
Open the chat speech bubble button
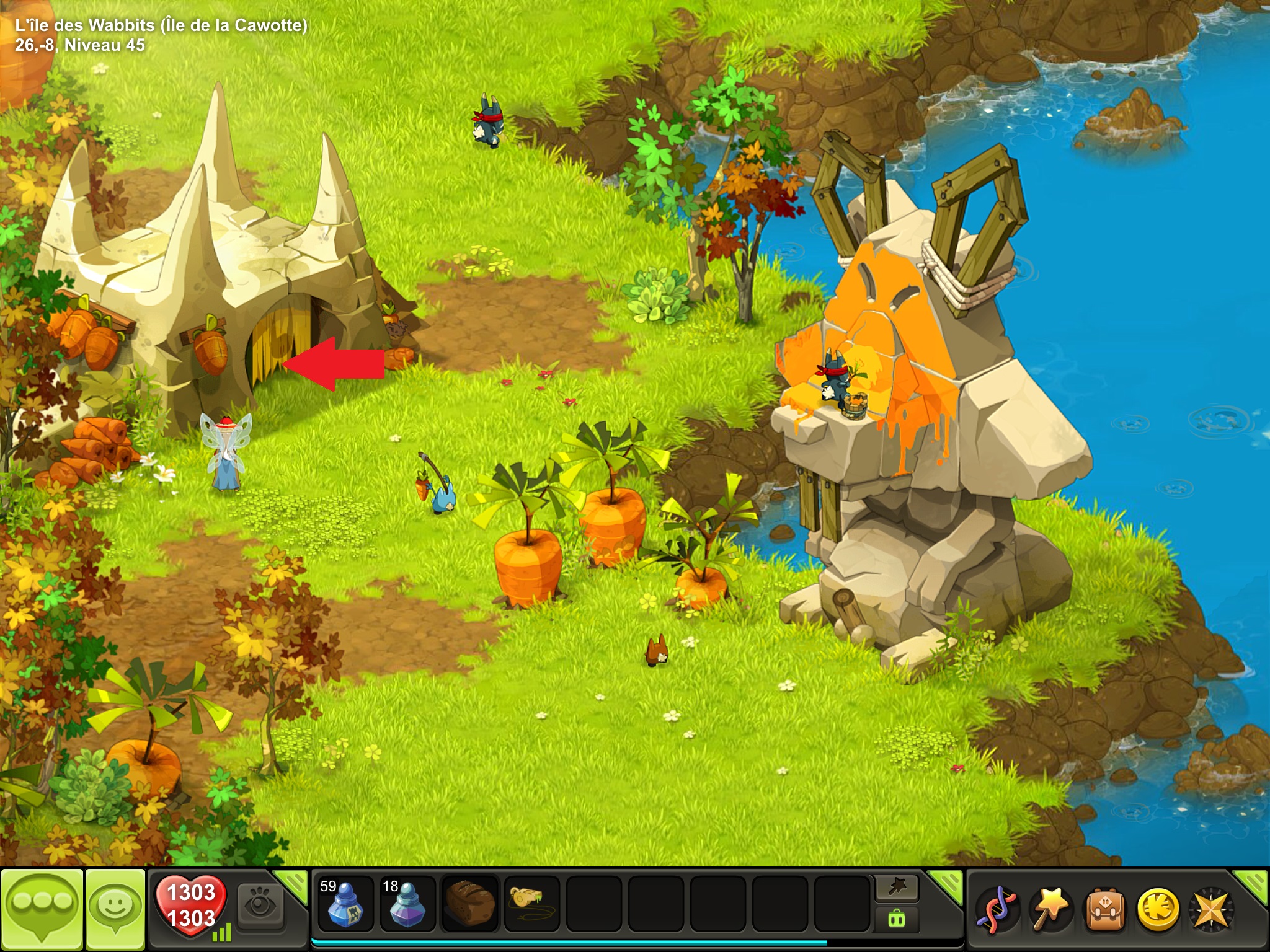pos(42,909)
